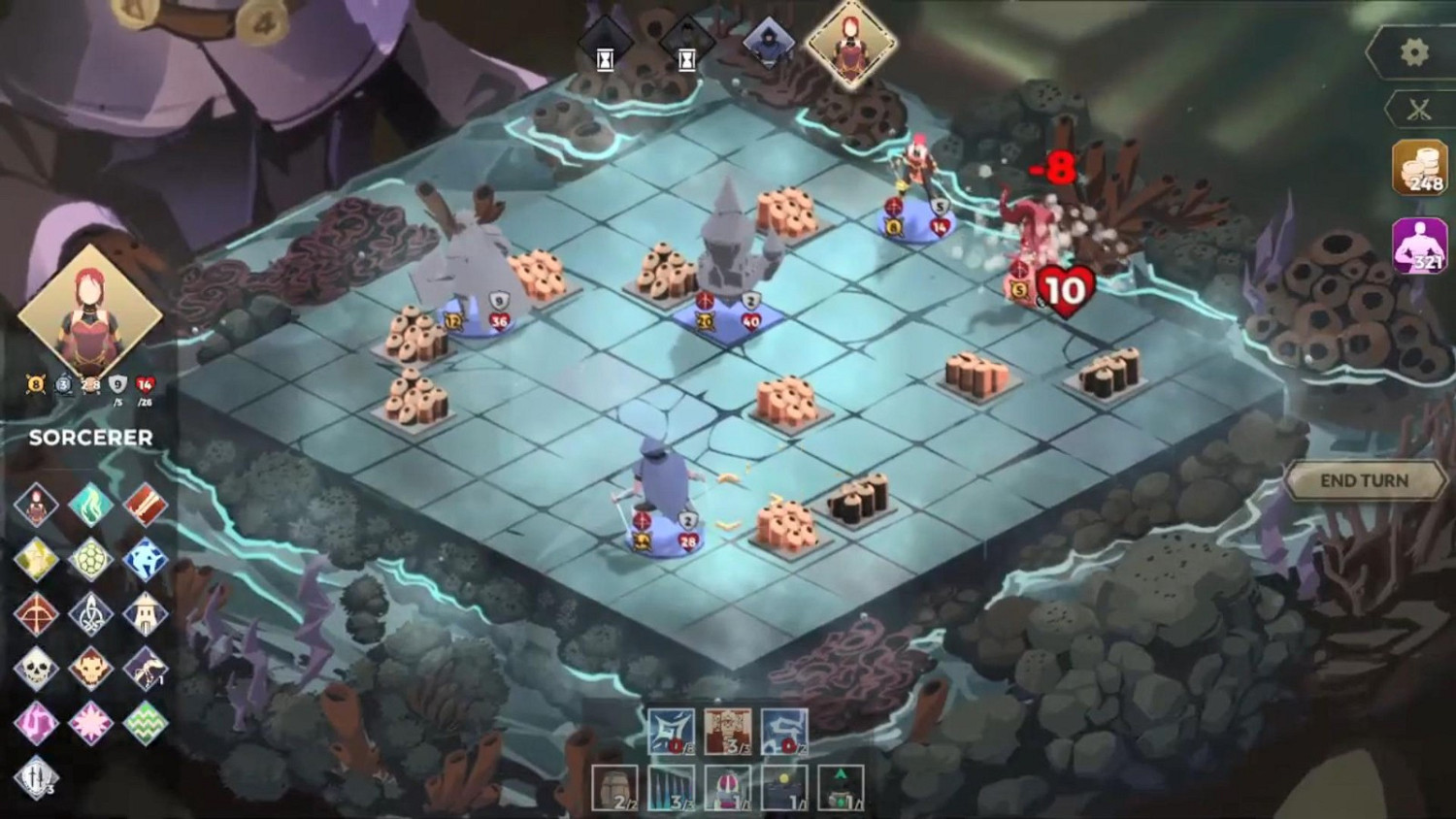The image size is (1456, 819).
Task: Play the pink orb potion card
Action: click(728, 786)
